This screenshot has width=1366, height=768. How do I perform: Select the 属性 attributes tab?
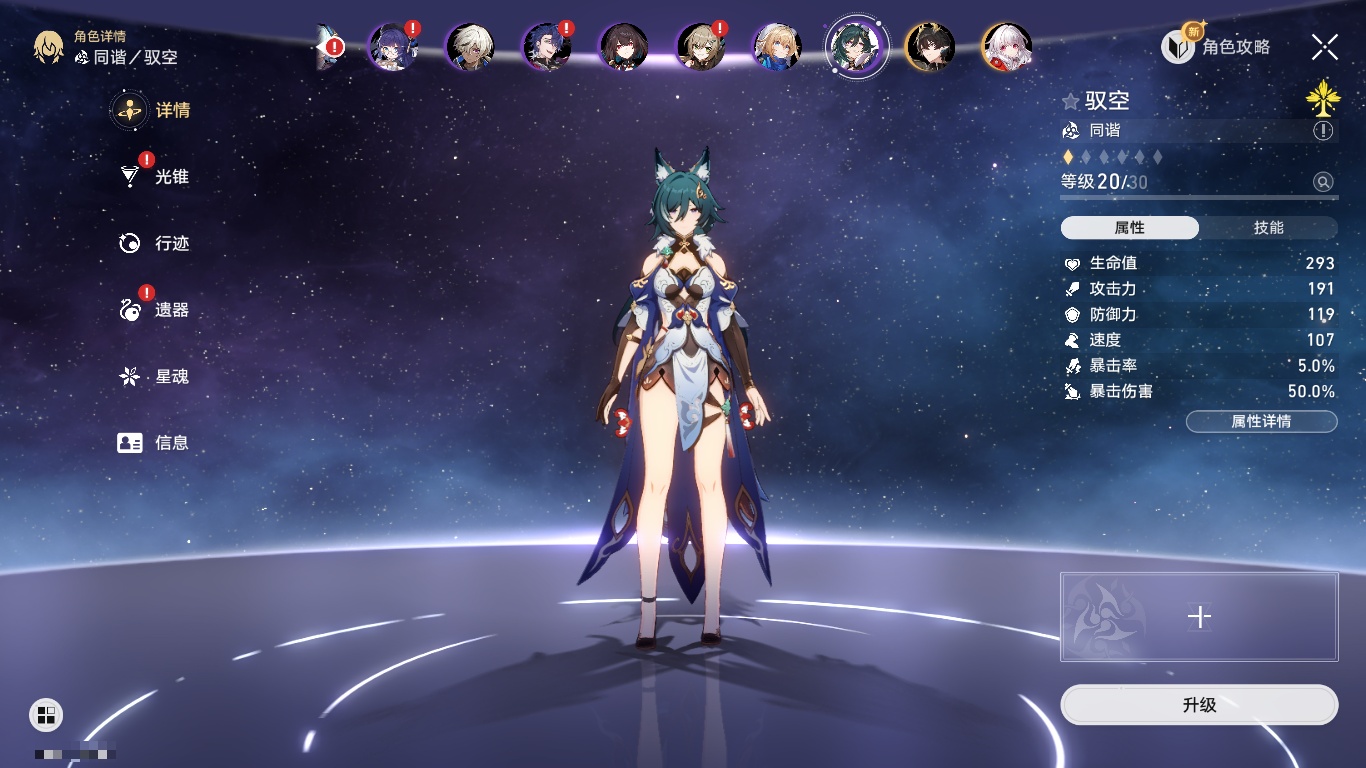click(1130, 228)
